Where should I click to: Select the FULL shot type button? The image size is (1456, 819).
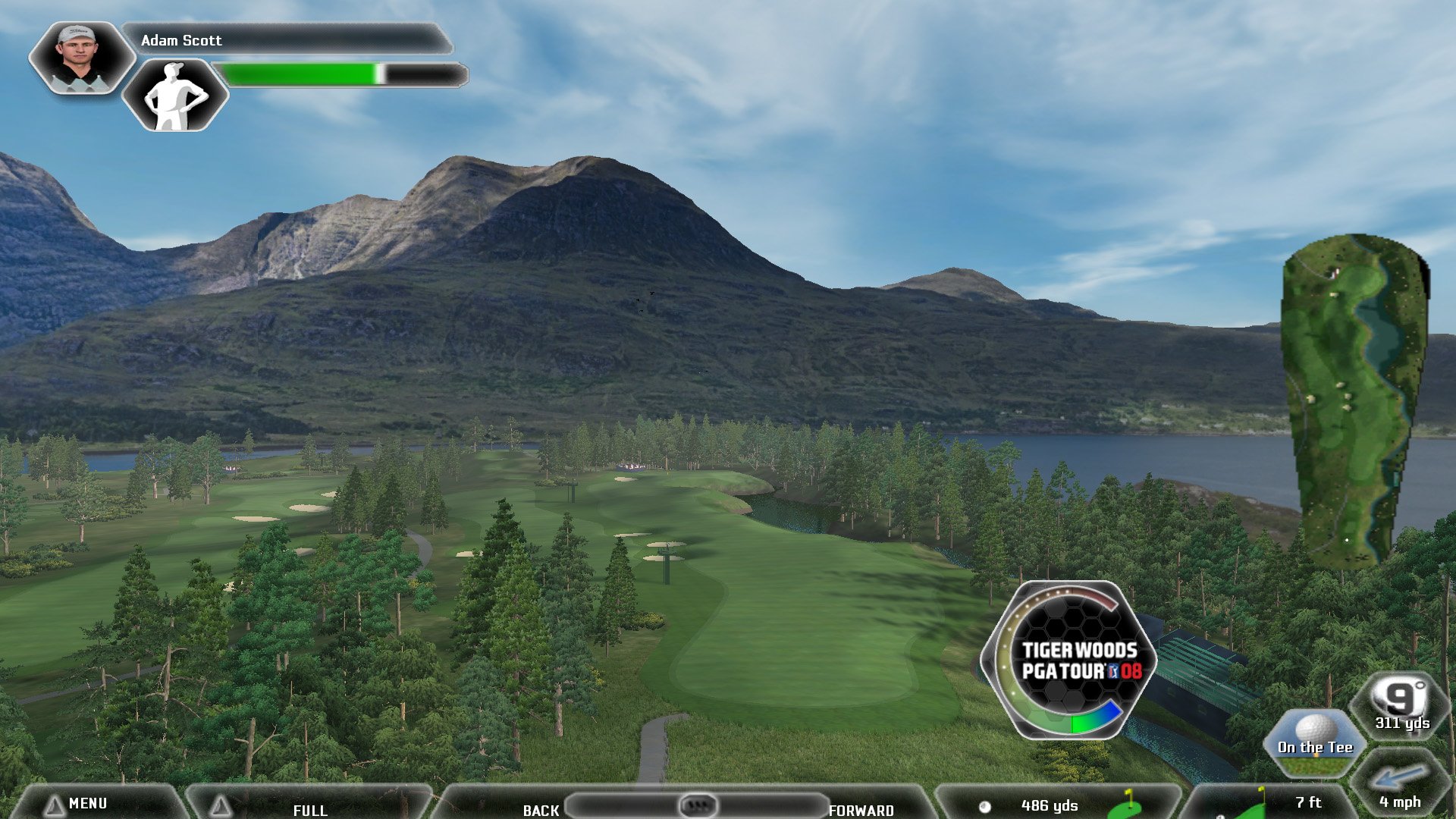309,808
